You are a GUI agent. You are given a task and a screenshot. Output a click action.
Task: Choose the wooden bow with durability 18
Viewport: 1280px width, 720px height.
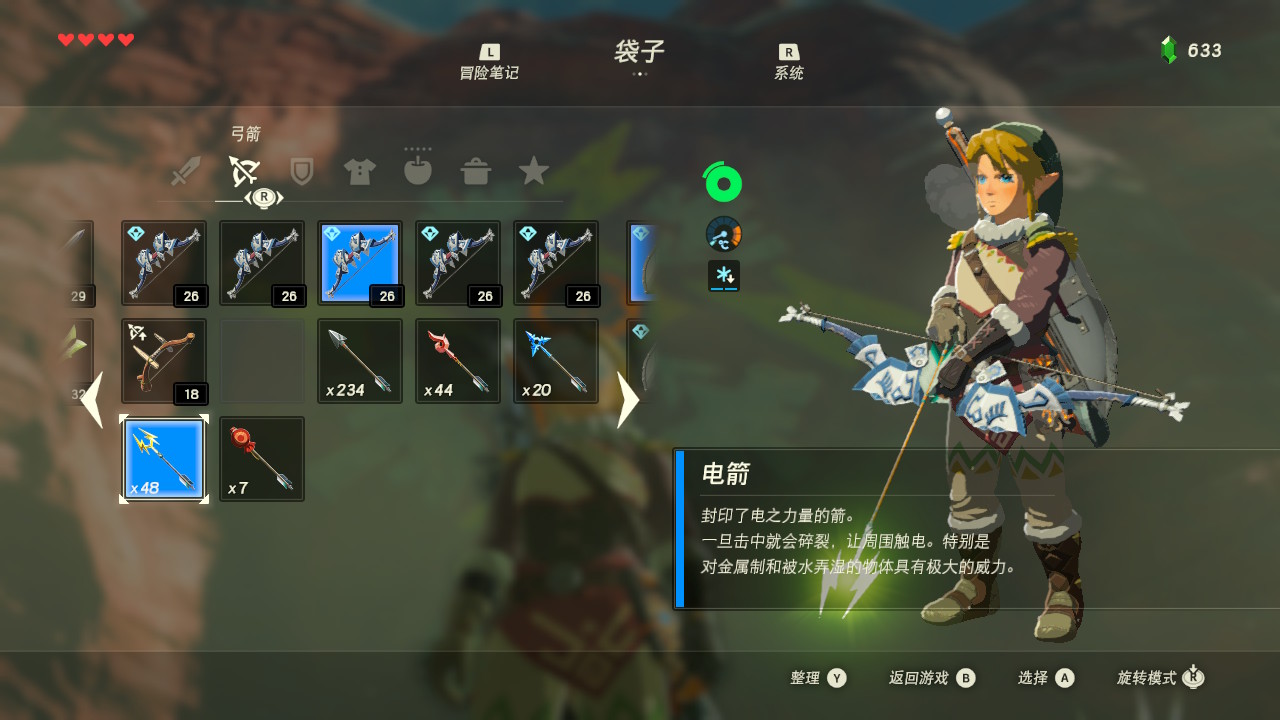[x=164, y=361]
